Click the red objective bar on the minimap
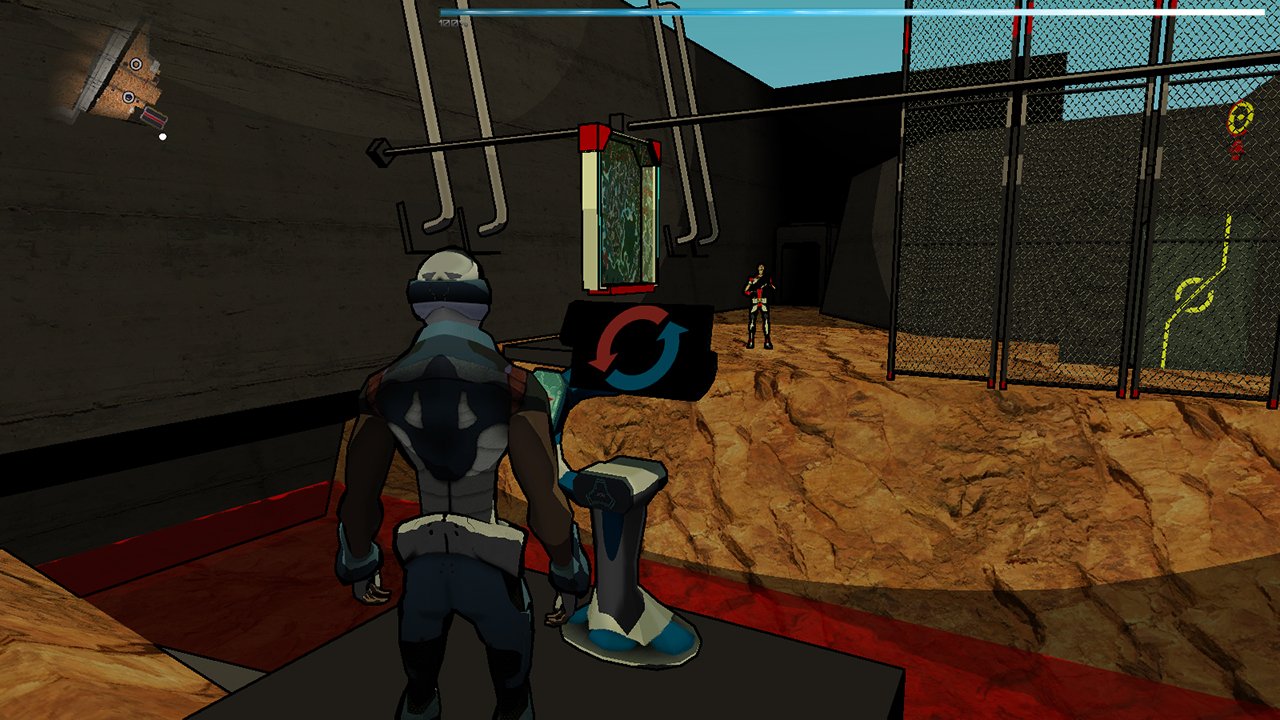The image size is (1280, 720). pyautogui.click(x=154, y=117)
